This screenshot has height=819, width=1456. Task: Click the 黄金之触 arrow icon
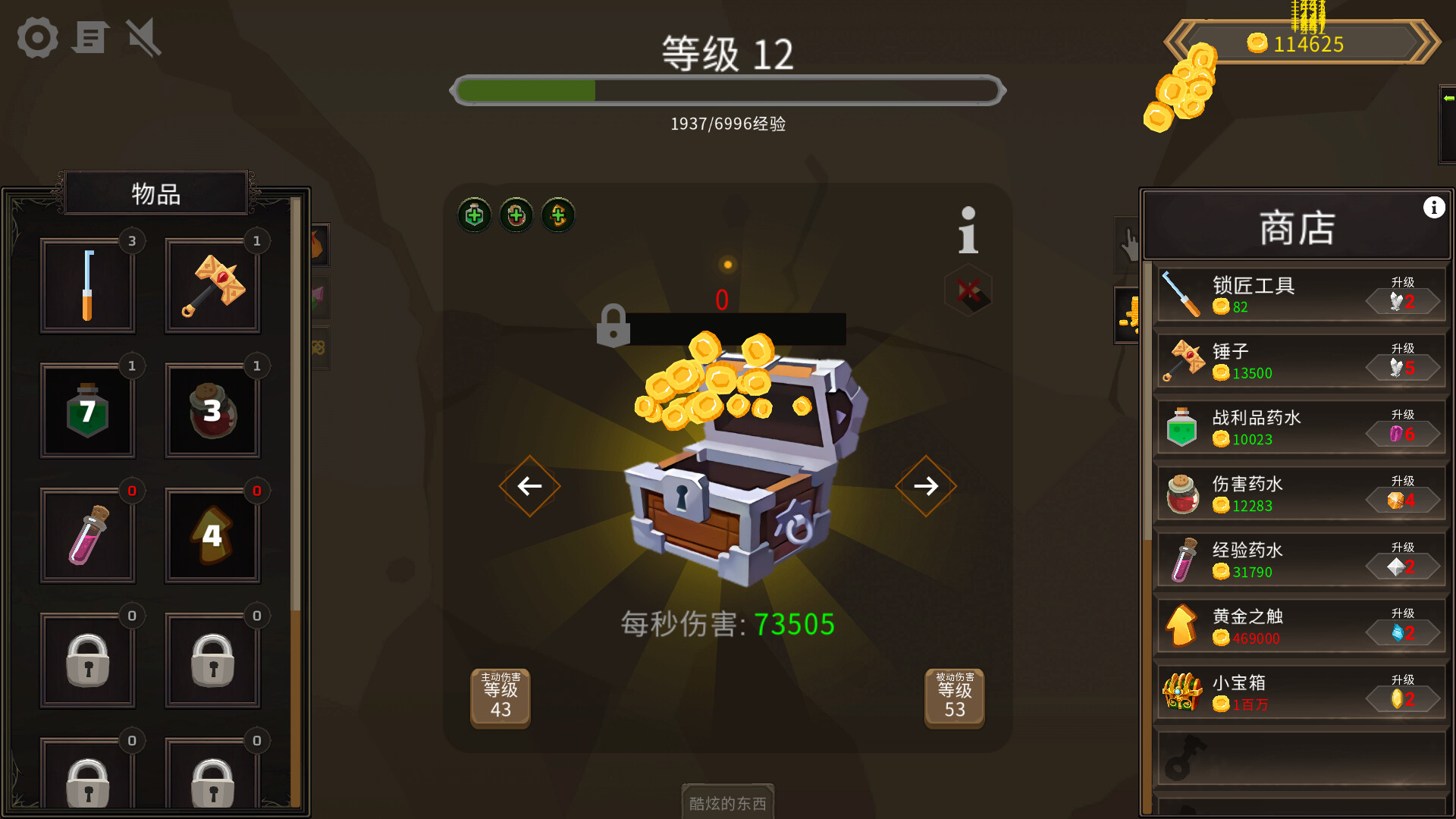pos(1183,626)
